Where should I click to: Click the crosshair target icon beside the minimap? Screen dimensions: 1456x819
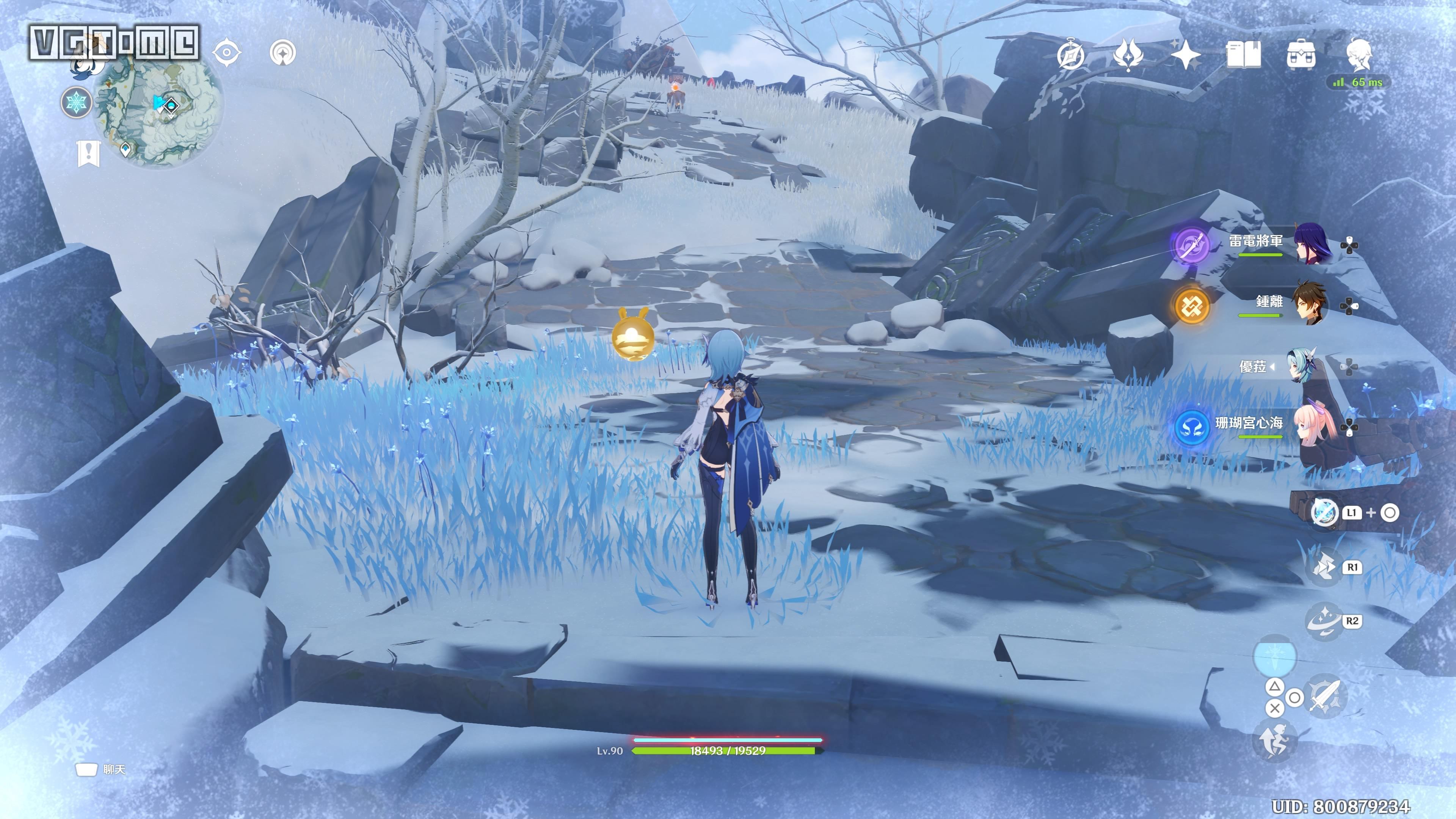pyautogui.click(x=227, y=53)
